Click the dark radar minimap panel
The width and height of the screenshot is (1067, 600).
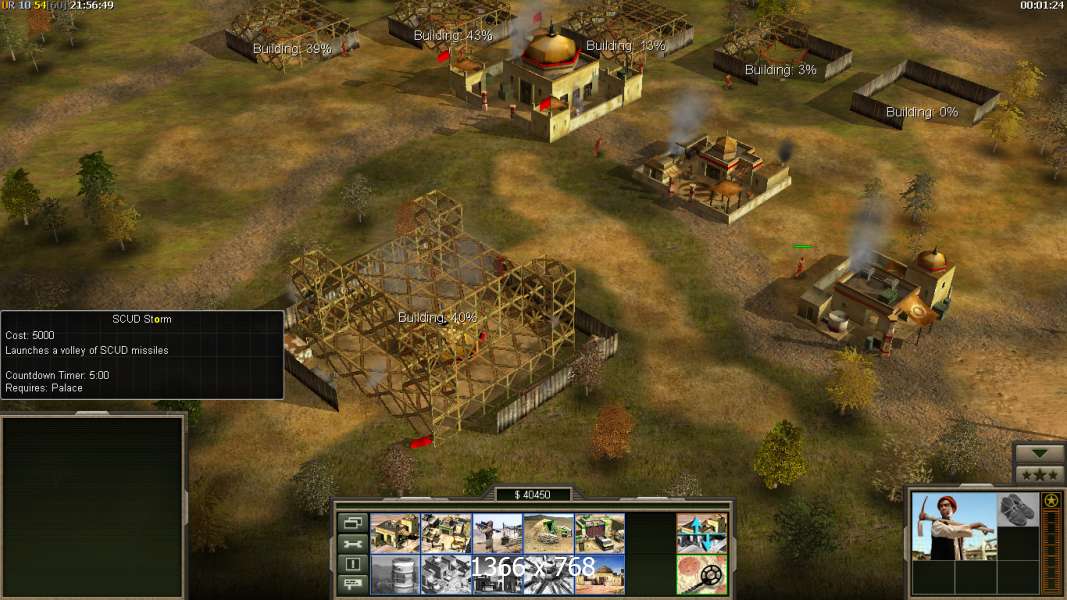pos(93,505)
